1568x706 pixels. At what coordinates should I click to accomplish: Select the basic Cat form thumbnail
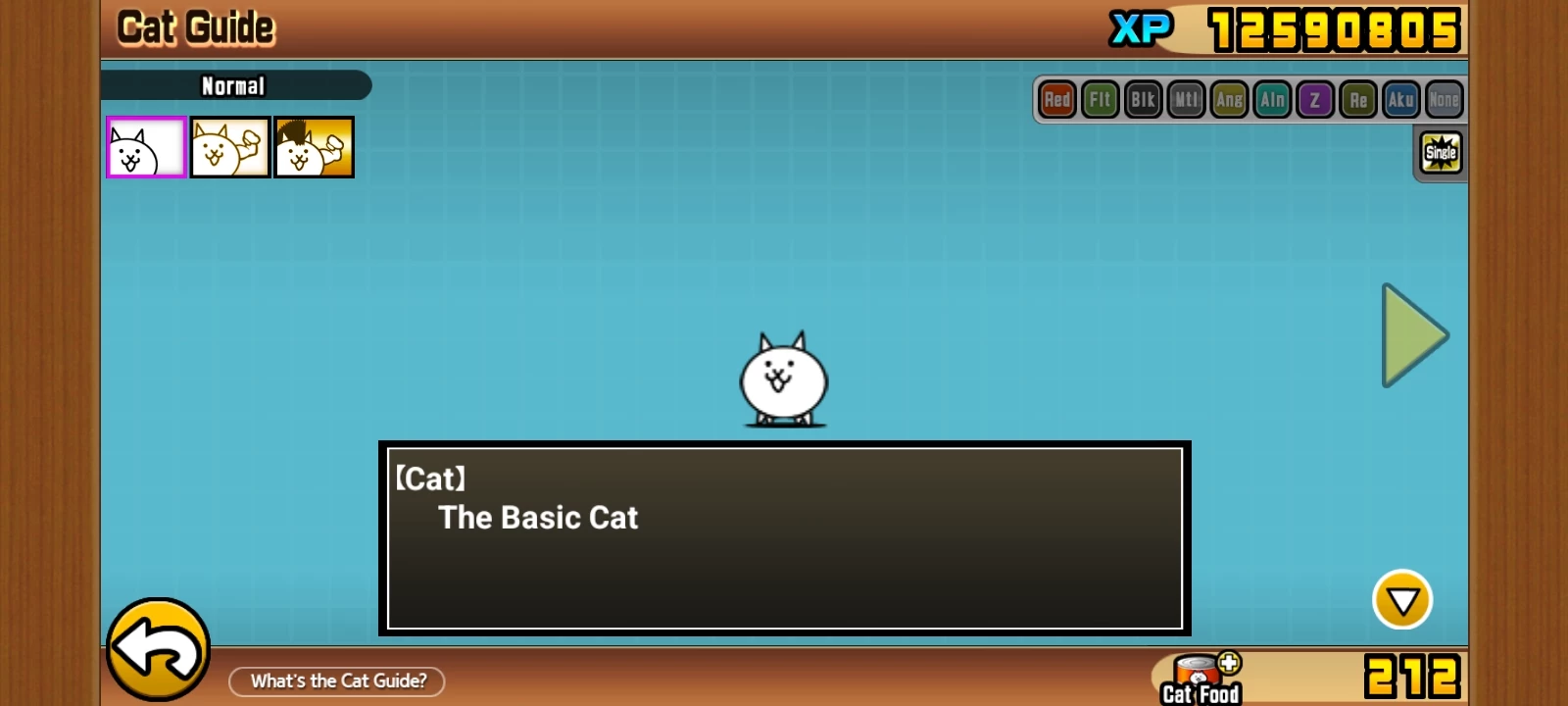(146, 148)
